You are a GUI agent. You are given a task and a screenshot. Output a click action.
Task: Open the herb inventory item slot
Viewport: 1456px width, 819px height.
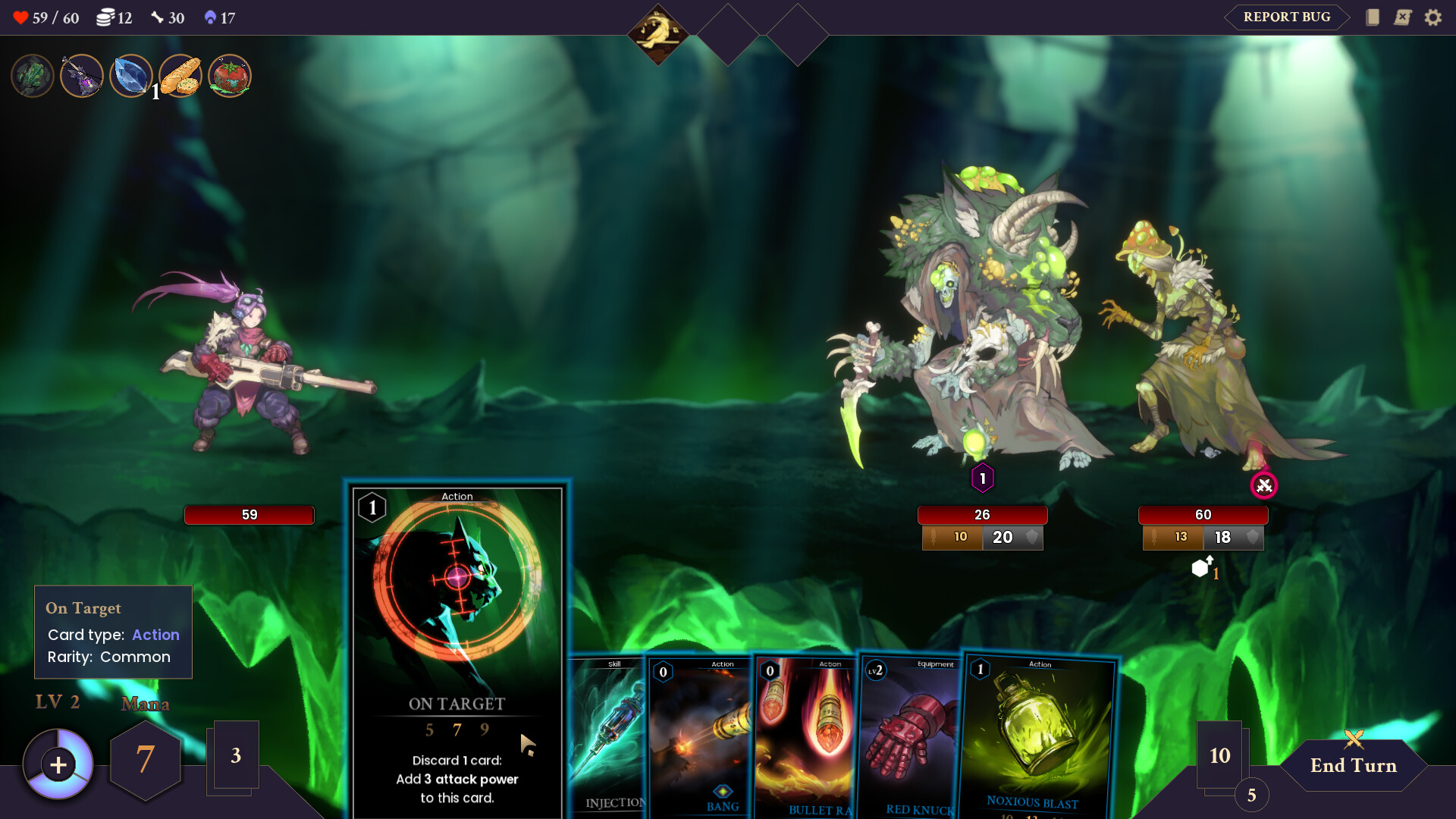[32, 75]
